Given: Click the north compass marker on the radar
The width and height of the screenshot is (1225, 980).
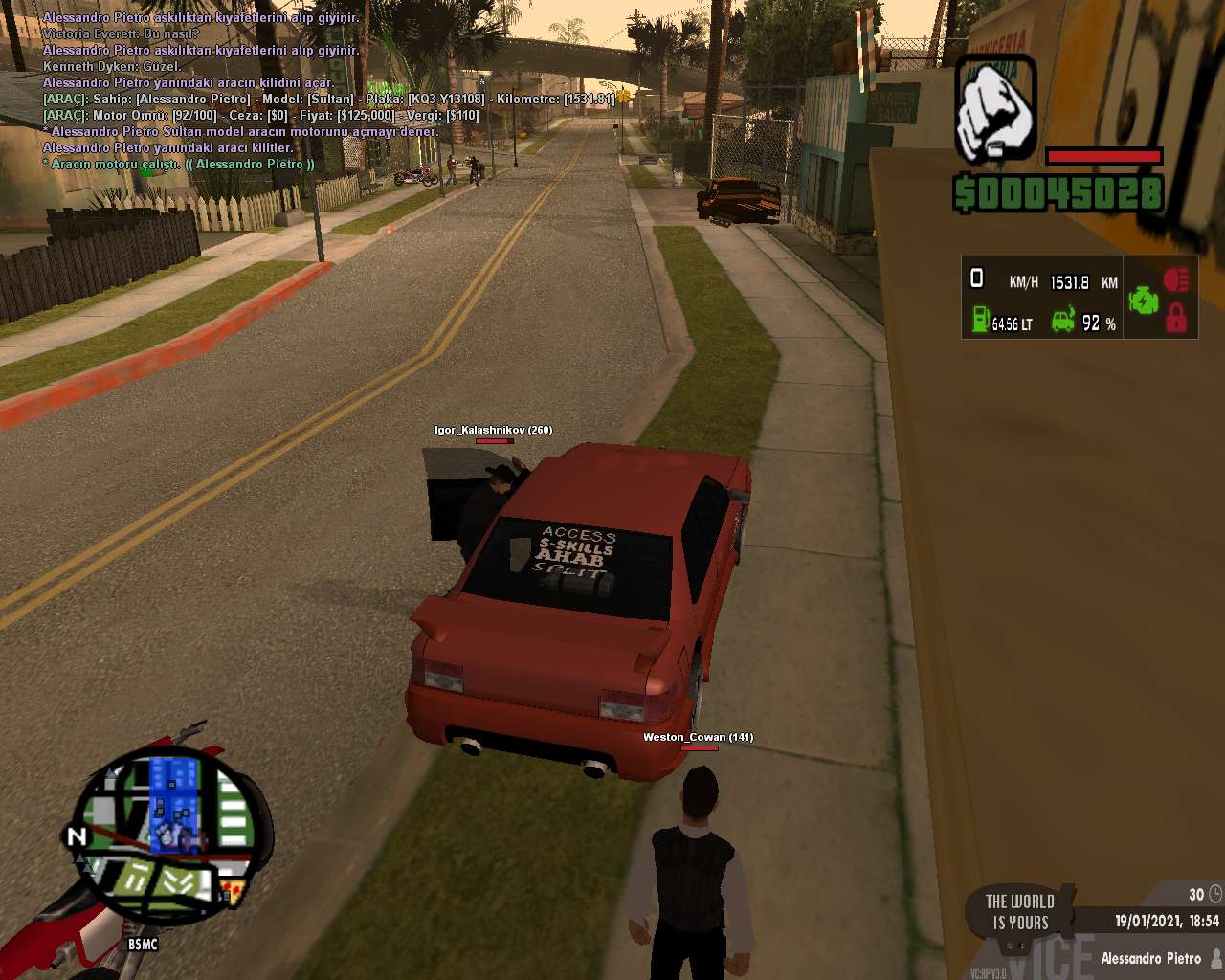Looking at the screenshot, I should [76, 837].
